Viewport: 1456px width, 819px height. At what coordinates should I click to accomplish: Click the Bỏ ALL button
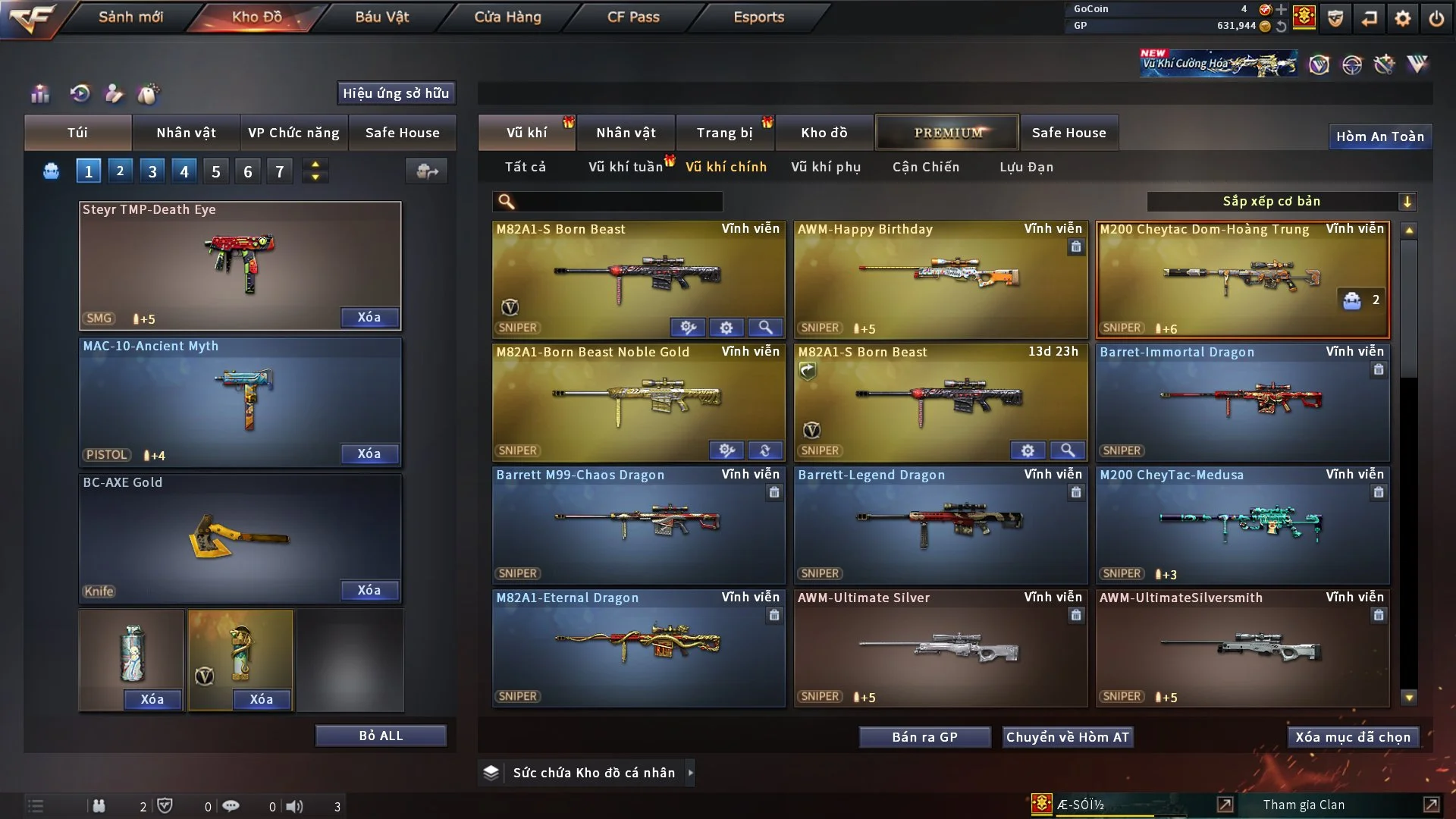click(x=381, y=736)
